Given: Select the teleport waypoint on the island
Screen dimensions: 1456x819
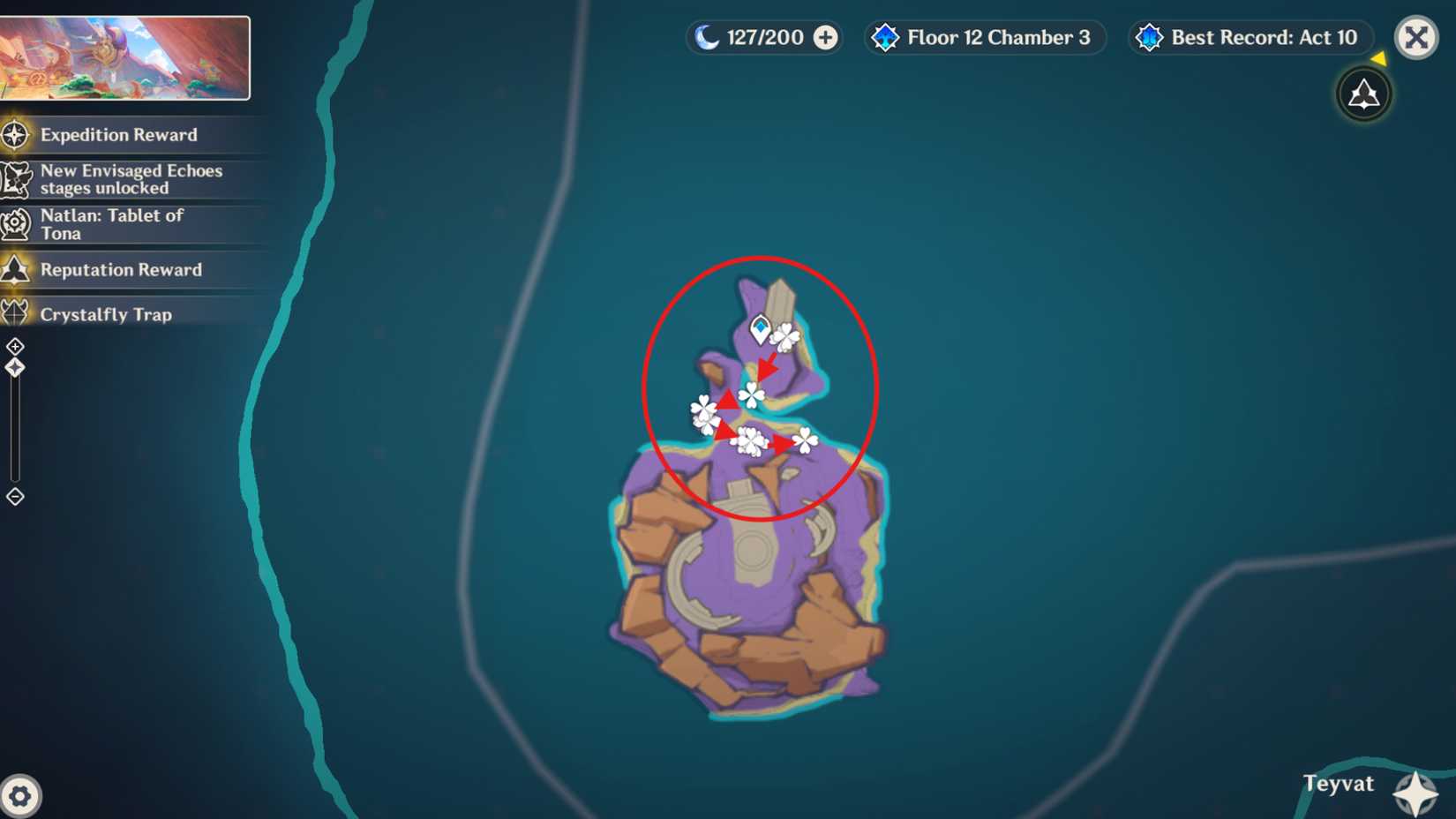Looking at the screenshot, I should [759, 327].
